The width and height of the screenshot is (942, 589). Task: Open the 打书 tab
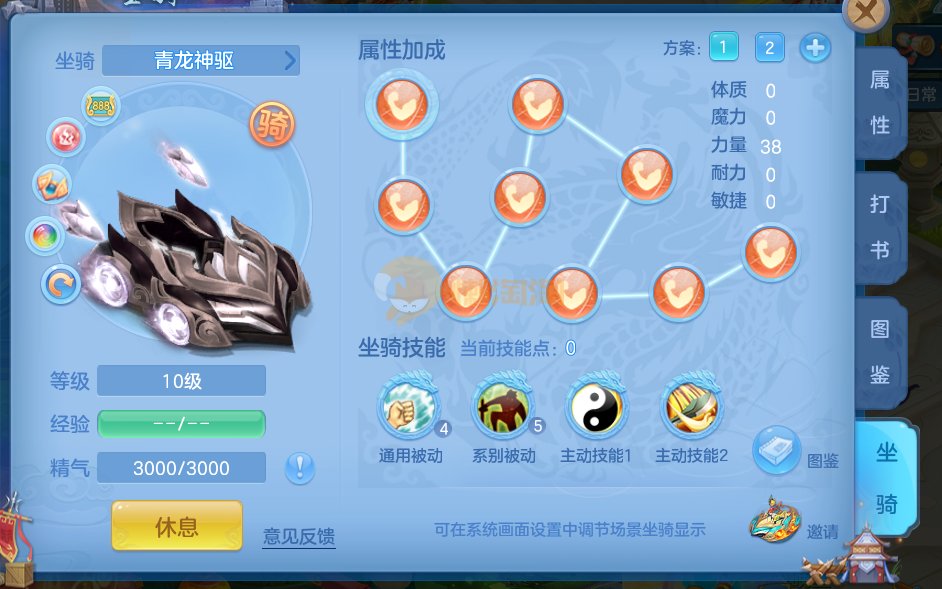pos(880,227)
